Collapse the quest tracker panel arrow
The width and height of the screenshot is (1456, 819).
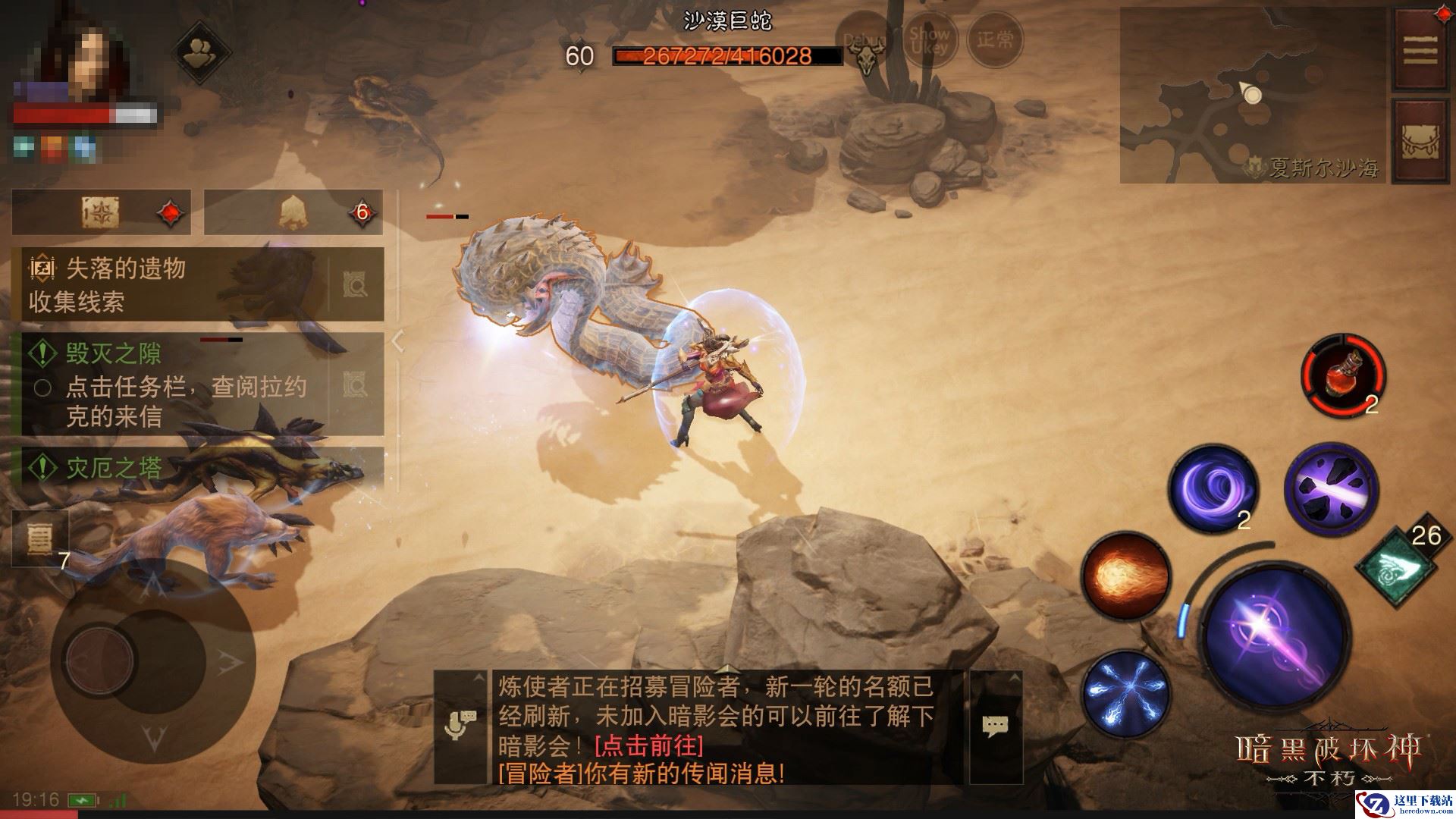[399, 342]
